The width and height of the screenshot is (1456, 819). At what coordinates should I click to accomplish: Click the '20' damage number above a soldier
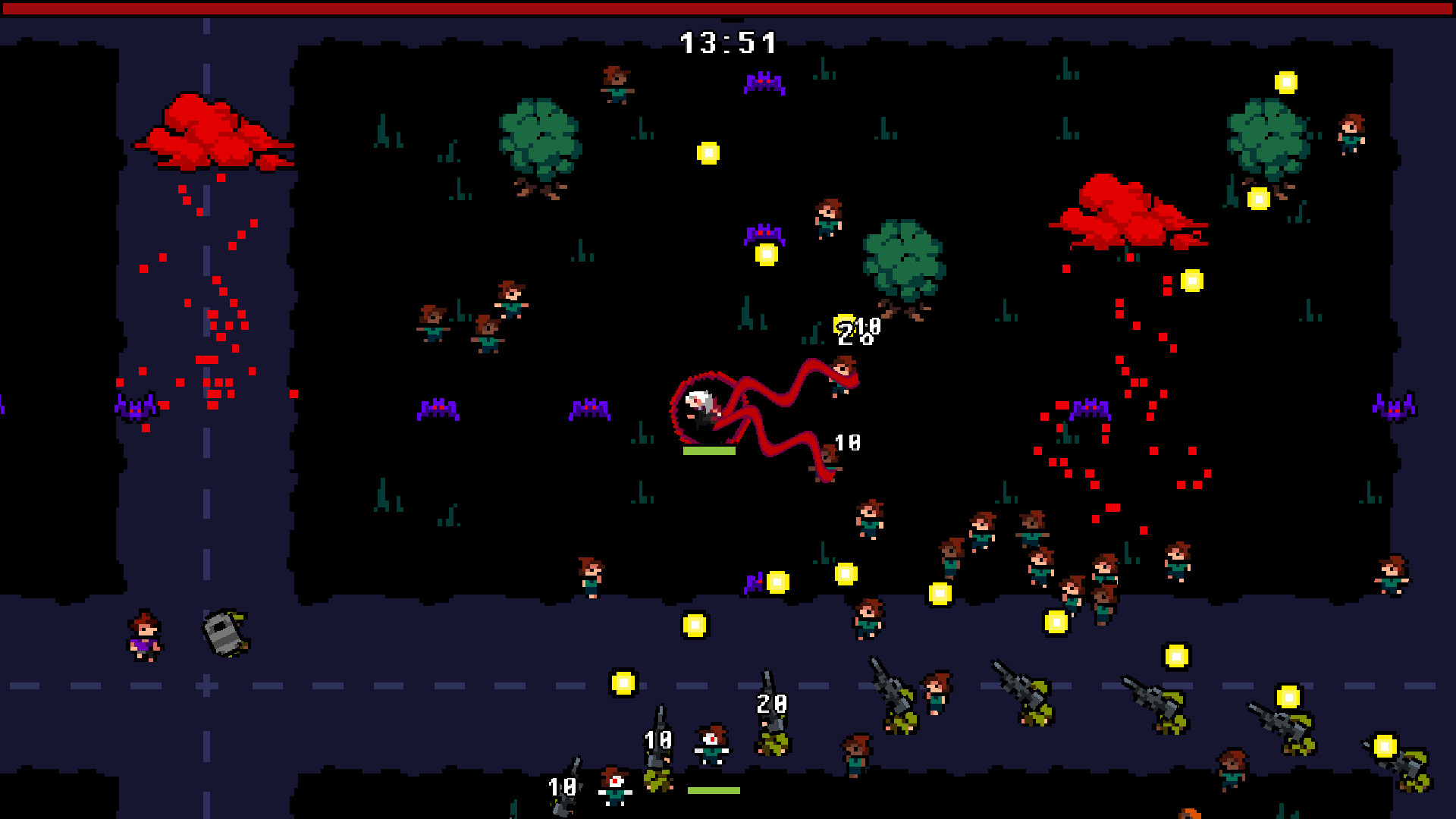pos(771,704)
